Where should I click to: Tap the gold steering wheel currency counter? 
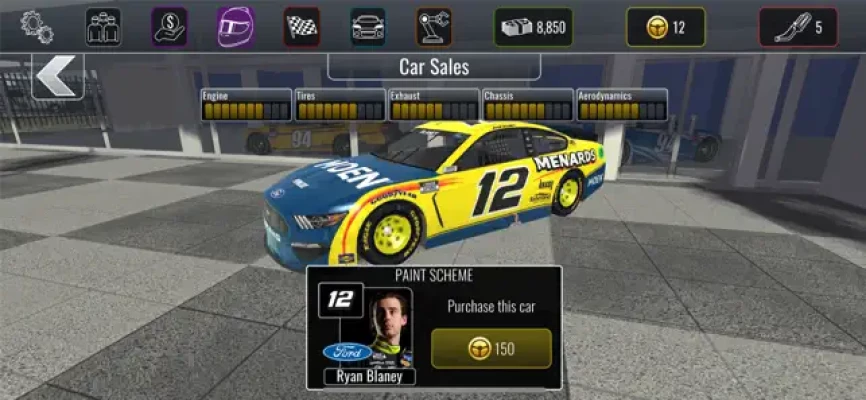pyautogui.click(x=665, y=27)
